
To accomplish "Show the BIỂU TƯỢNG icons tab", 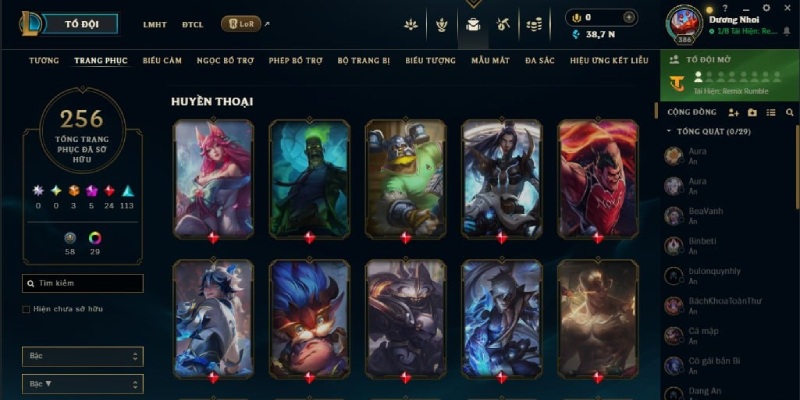I will (430, 61).
